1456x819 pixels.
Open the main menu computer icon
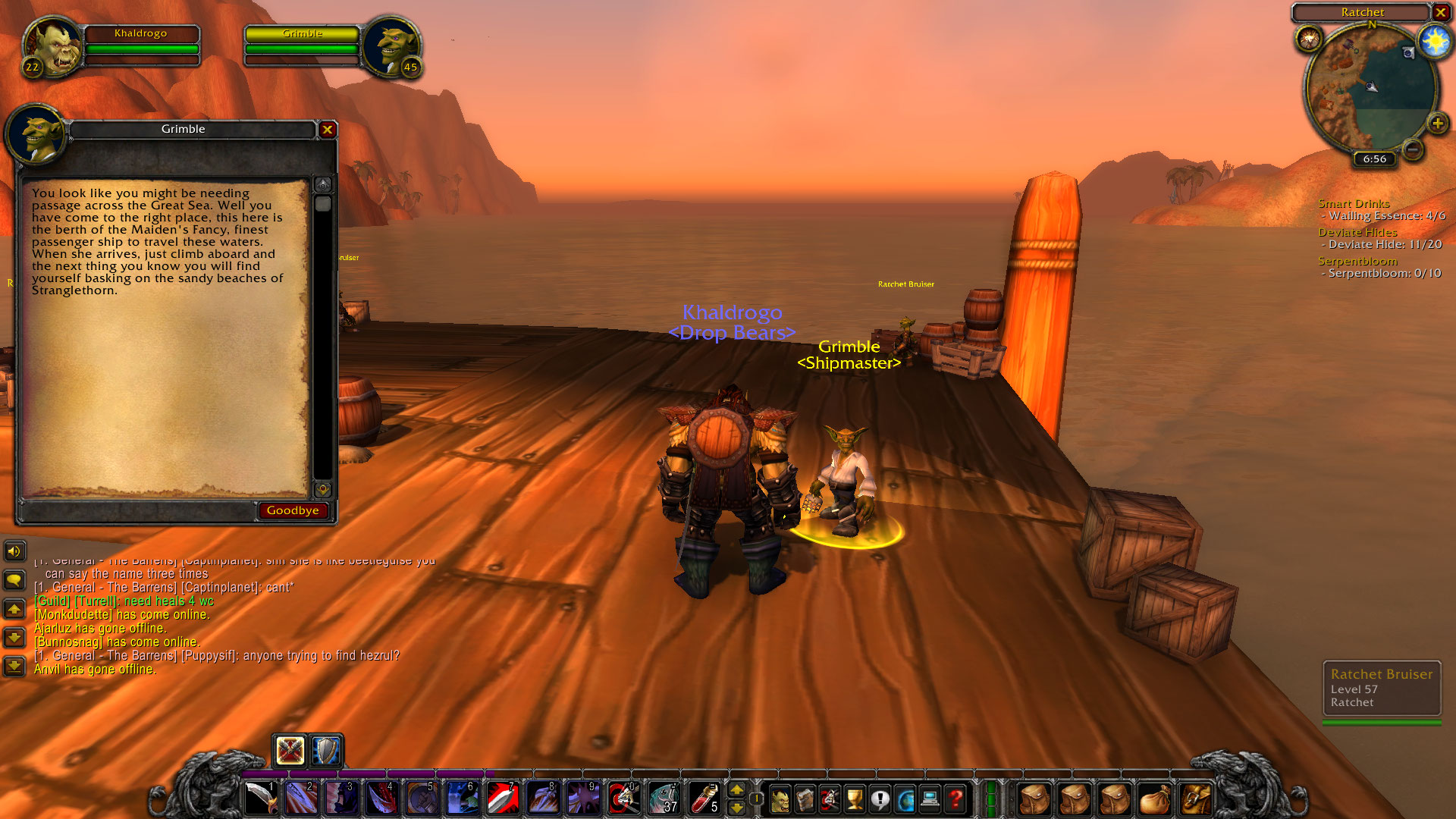pos(930,797)
